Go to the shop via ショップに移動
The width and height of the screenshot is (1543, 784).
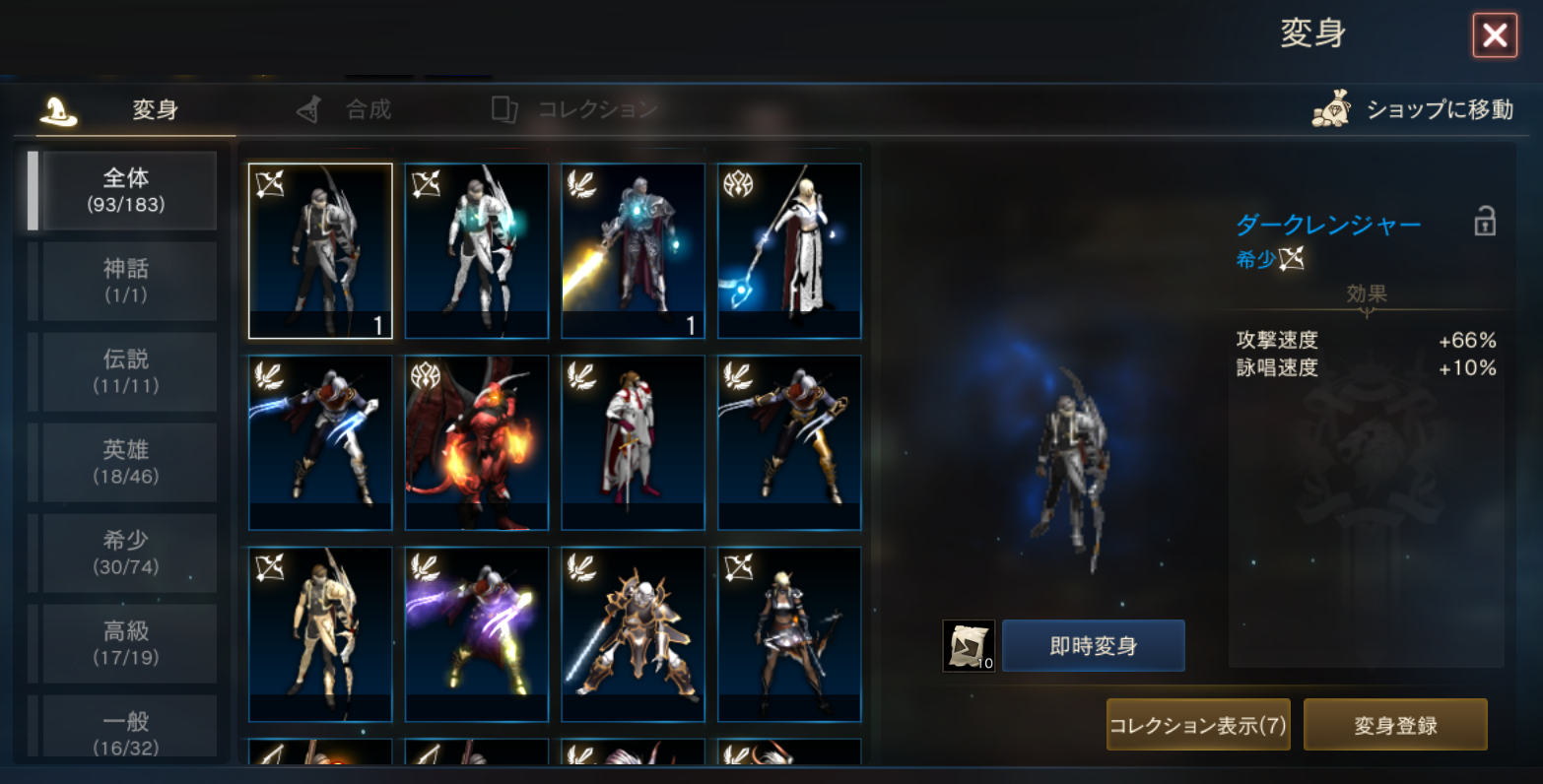click(x=1414, y=109)
